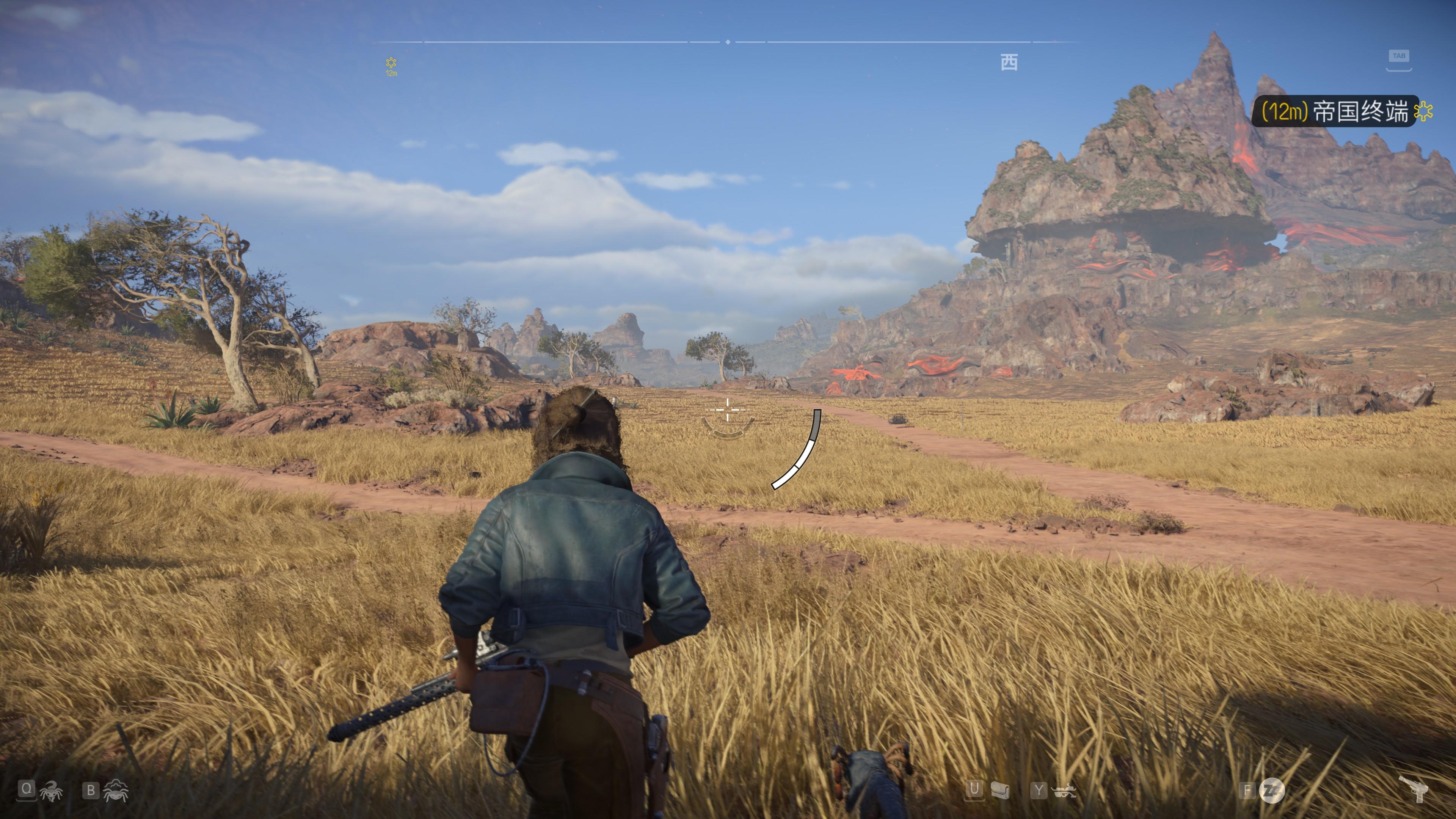This screenshot has height=819, width=1456.
Task: Open the satchel pouch icon
Action: [x=1000, y=790]
